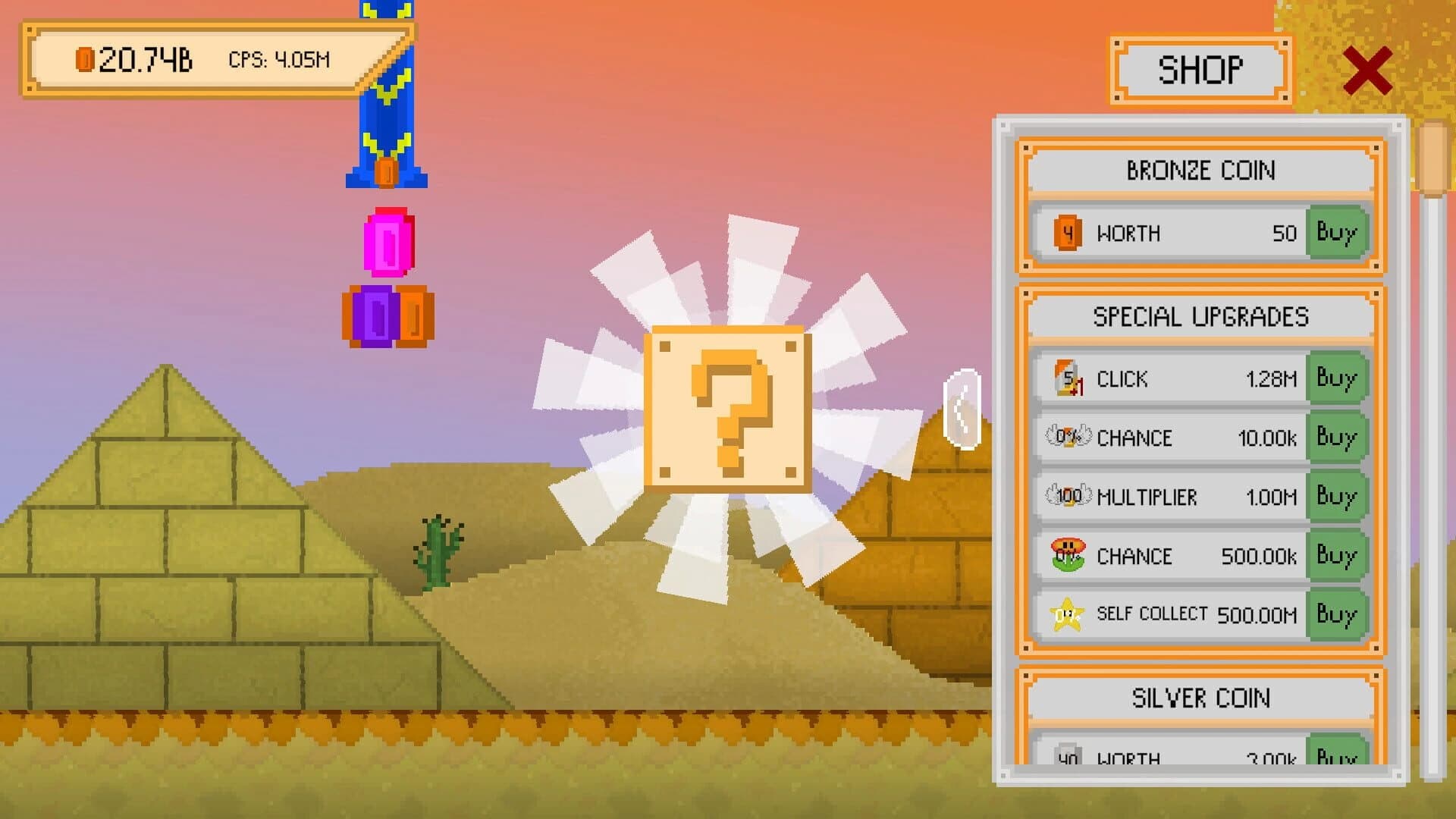This screenshot has height=819, width=1456.
Task: Buy the Click upgrade for 1.28M
Action: tap(1337, 378)
